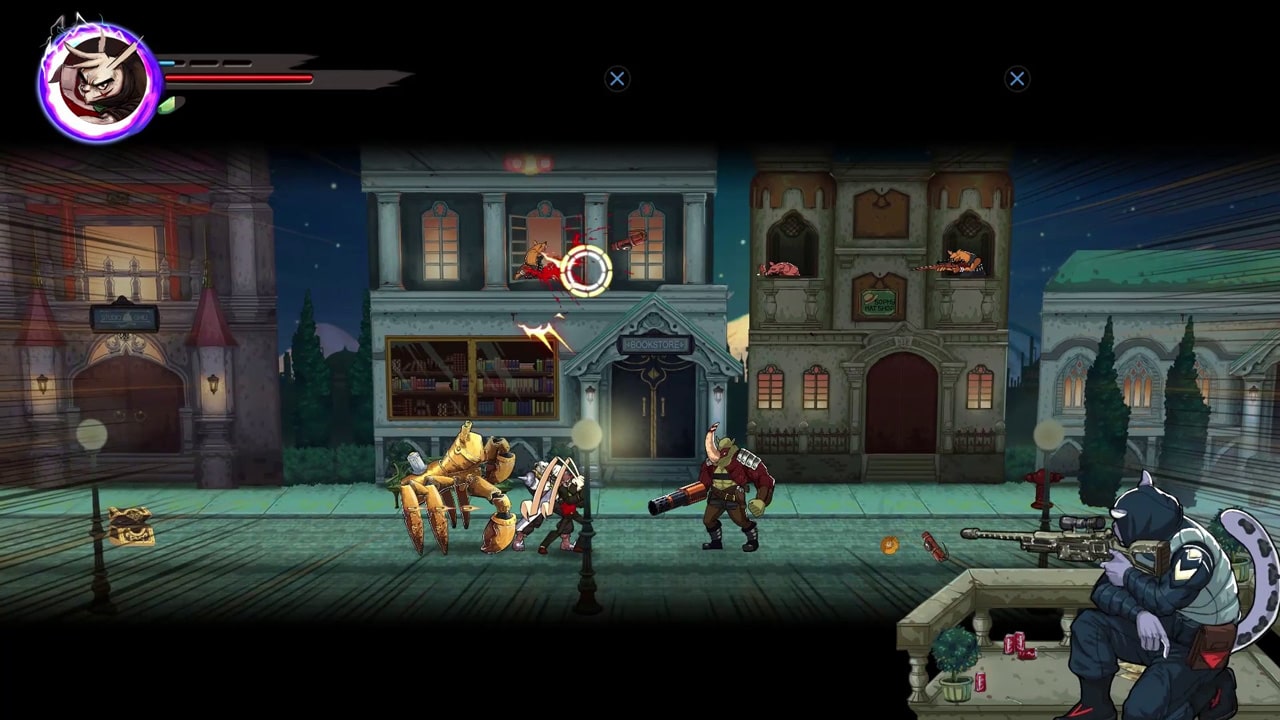
Task: Click the right X button prompt
Action: click(x=1017, y=79)
